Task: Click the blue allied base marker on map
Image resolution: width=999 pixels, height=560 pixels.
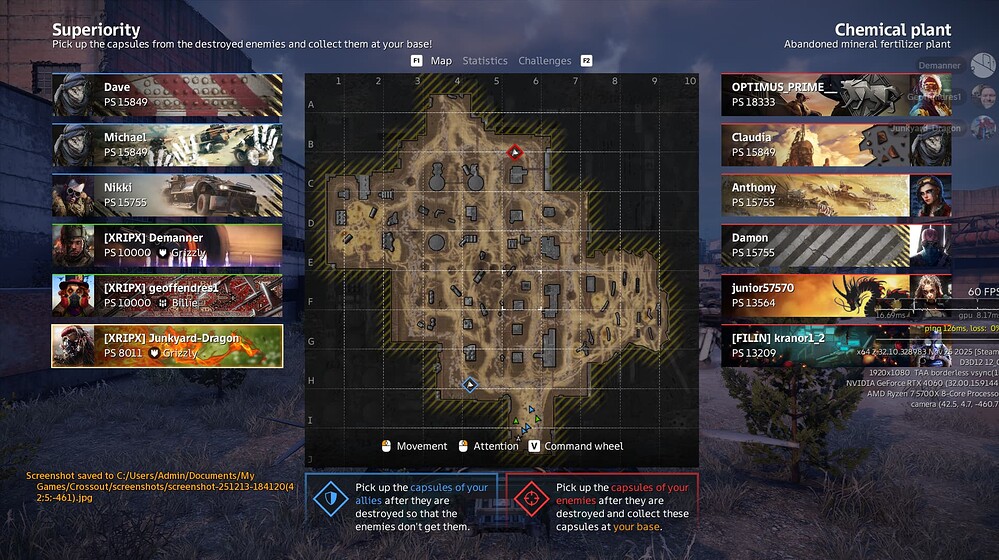Action: 470,384
